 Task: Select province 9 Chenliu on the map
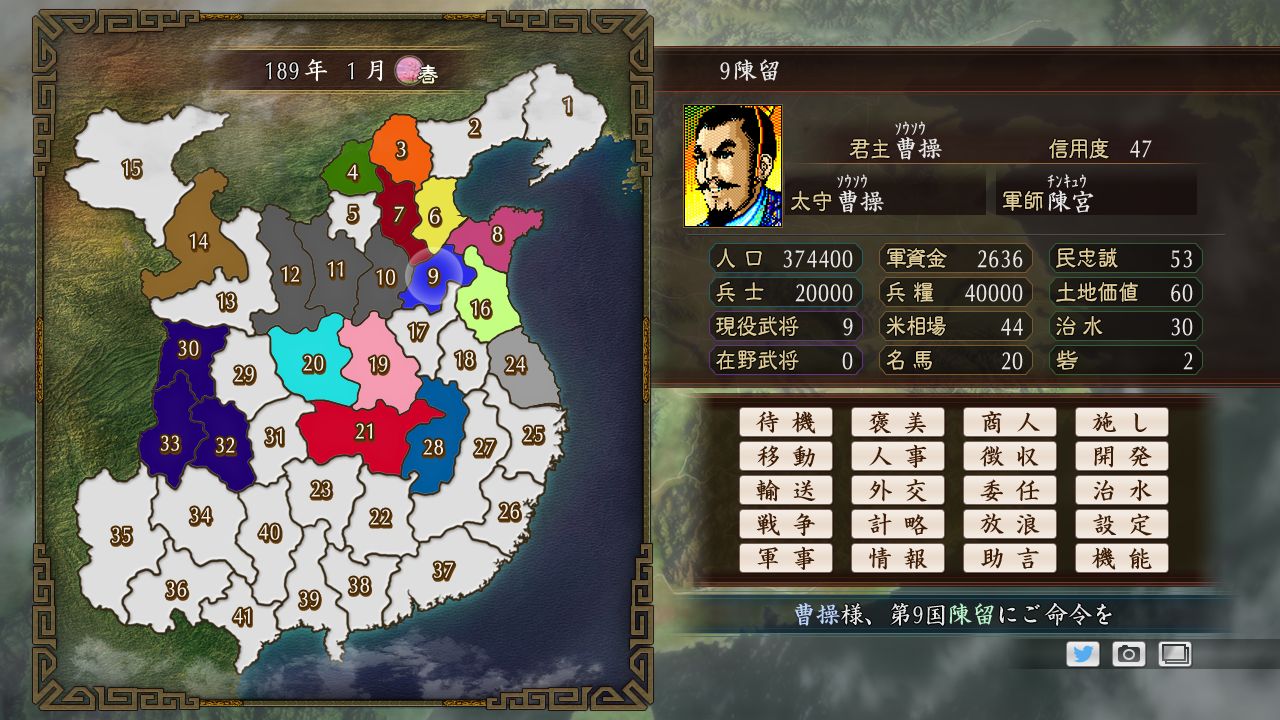click(x=434, y=276)
